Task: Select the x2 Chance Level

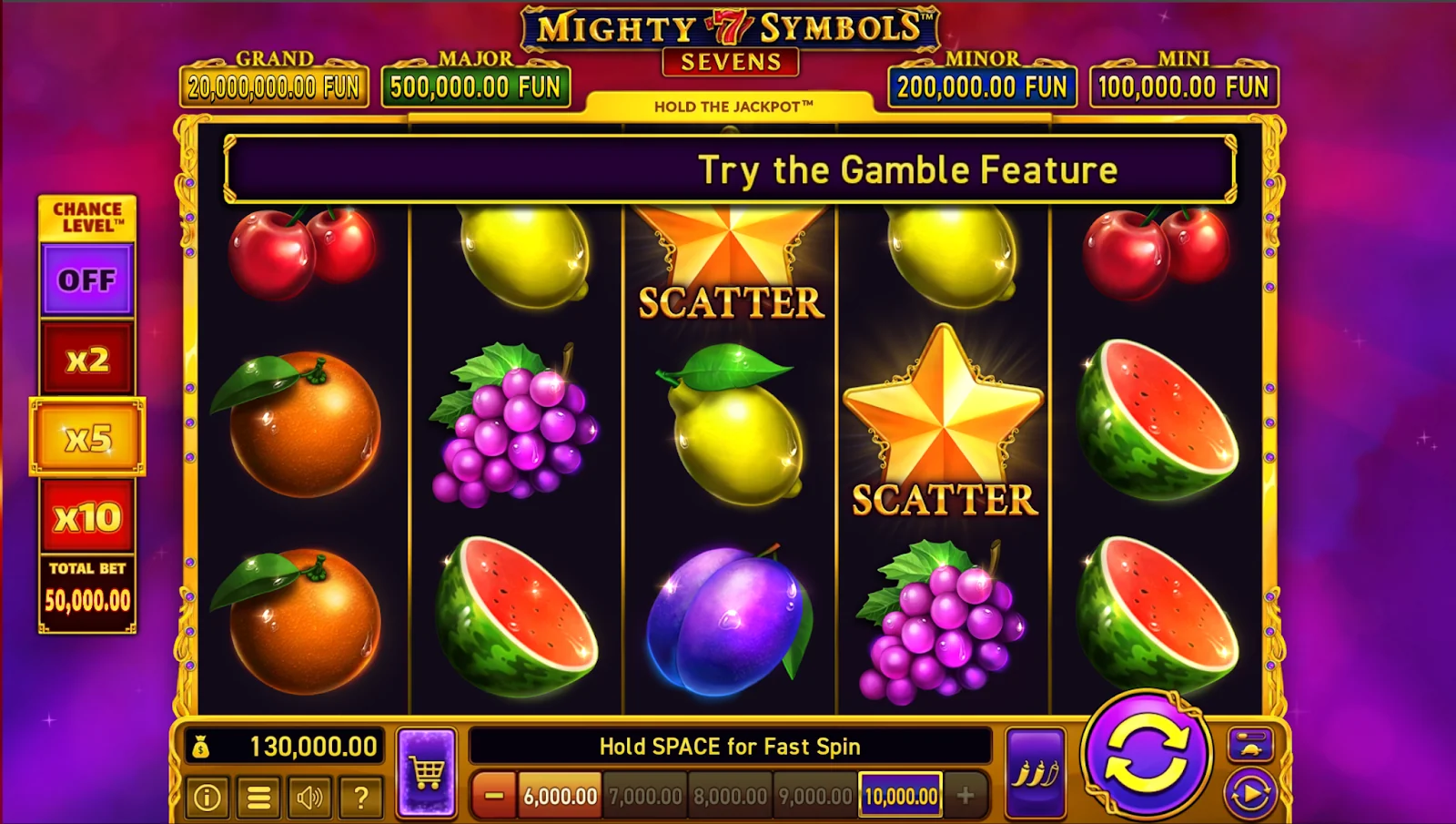Action: click(x=87, y=359)
